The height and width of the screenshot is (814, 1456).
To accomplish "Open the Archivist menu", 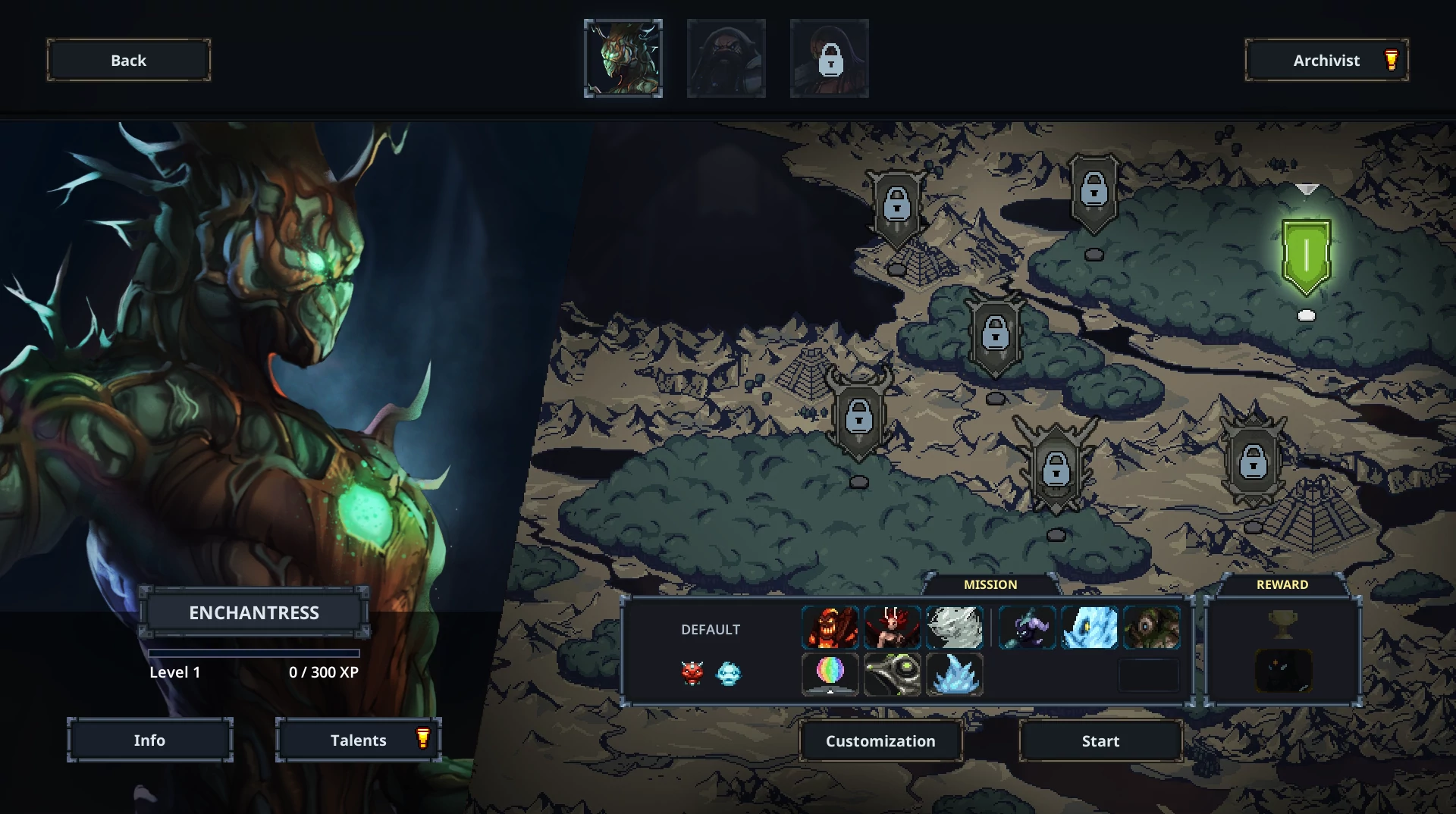I will (1326, 61).
